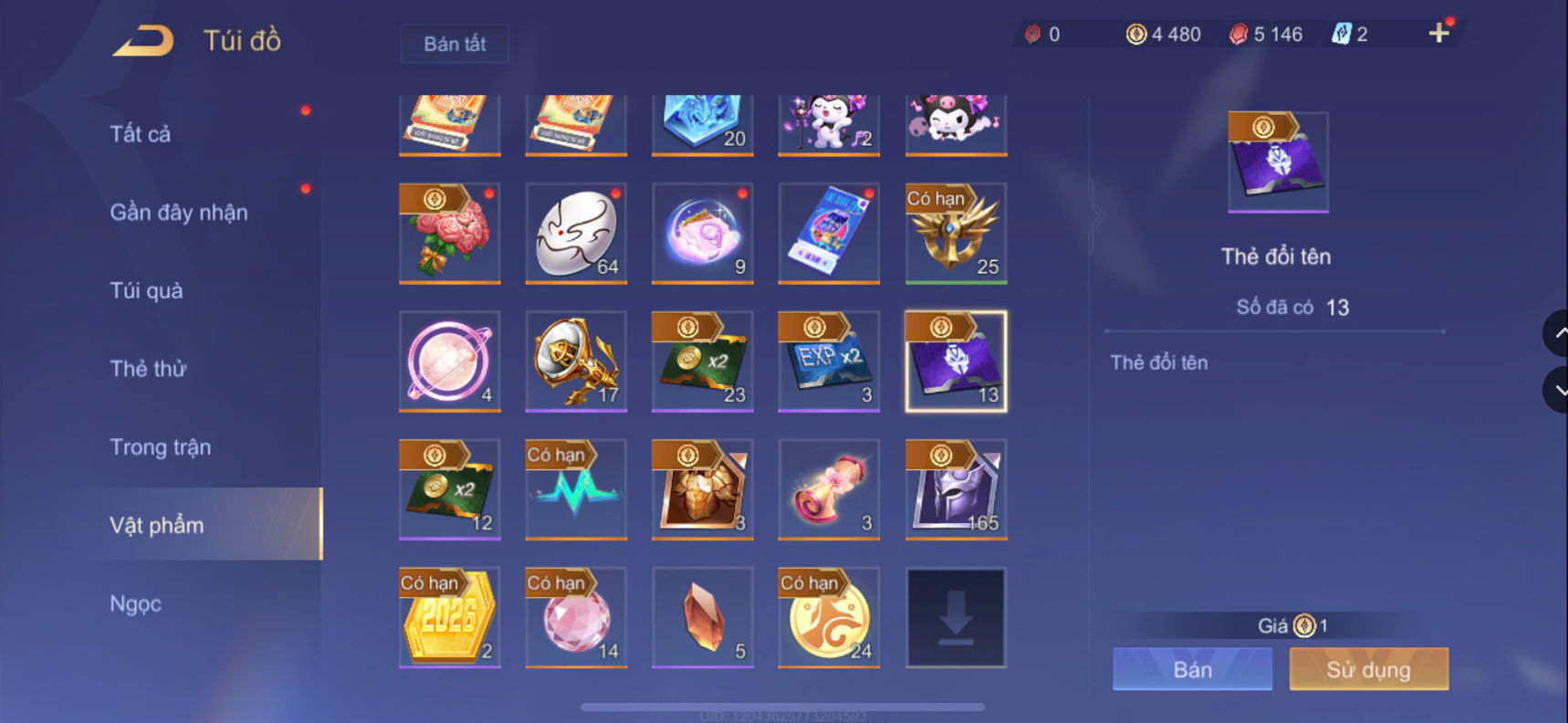Screen dimensions: 1568x723
Task: Select the Kuromi mascot item
Action: 955,123
